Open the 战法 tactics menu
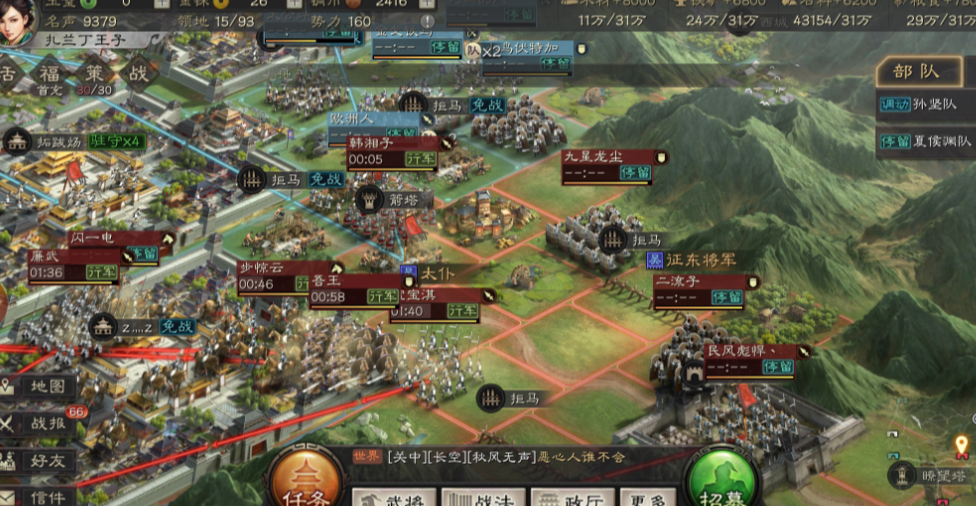This screenshot has width=976, height=506. (x=480, y=497)
